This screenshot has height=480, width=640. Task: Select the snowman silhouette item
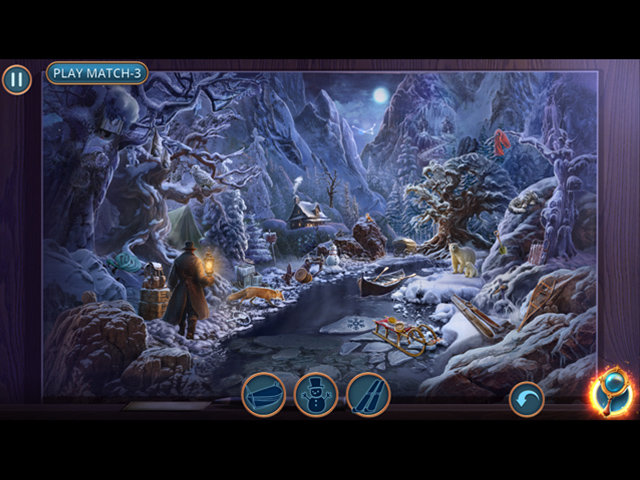316,393
